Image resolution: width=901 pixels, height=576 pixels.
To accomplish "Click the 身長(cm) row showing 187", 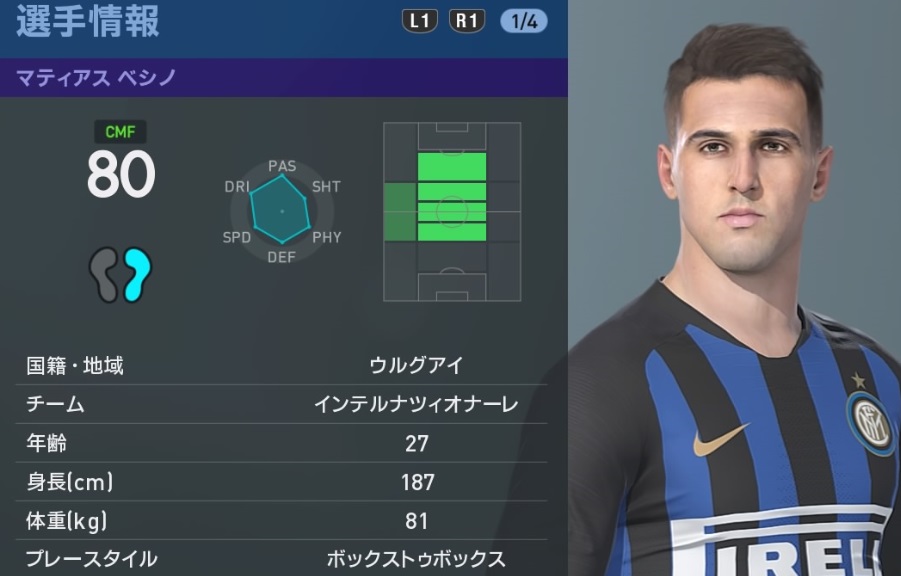I will 283,482.
